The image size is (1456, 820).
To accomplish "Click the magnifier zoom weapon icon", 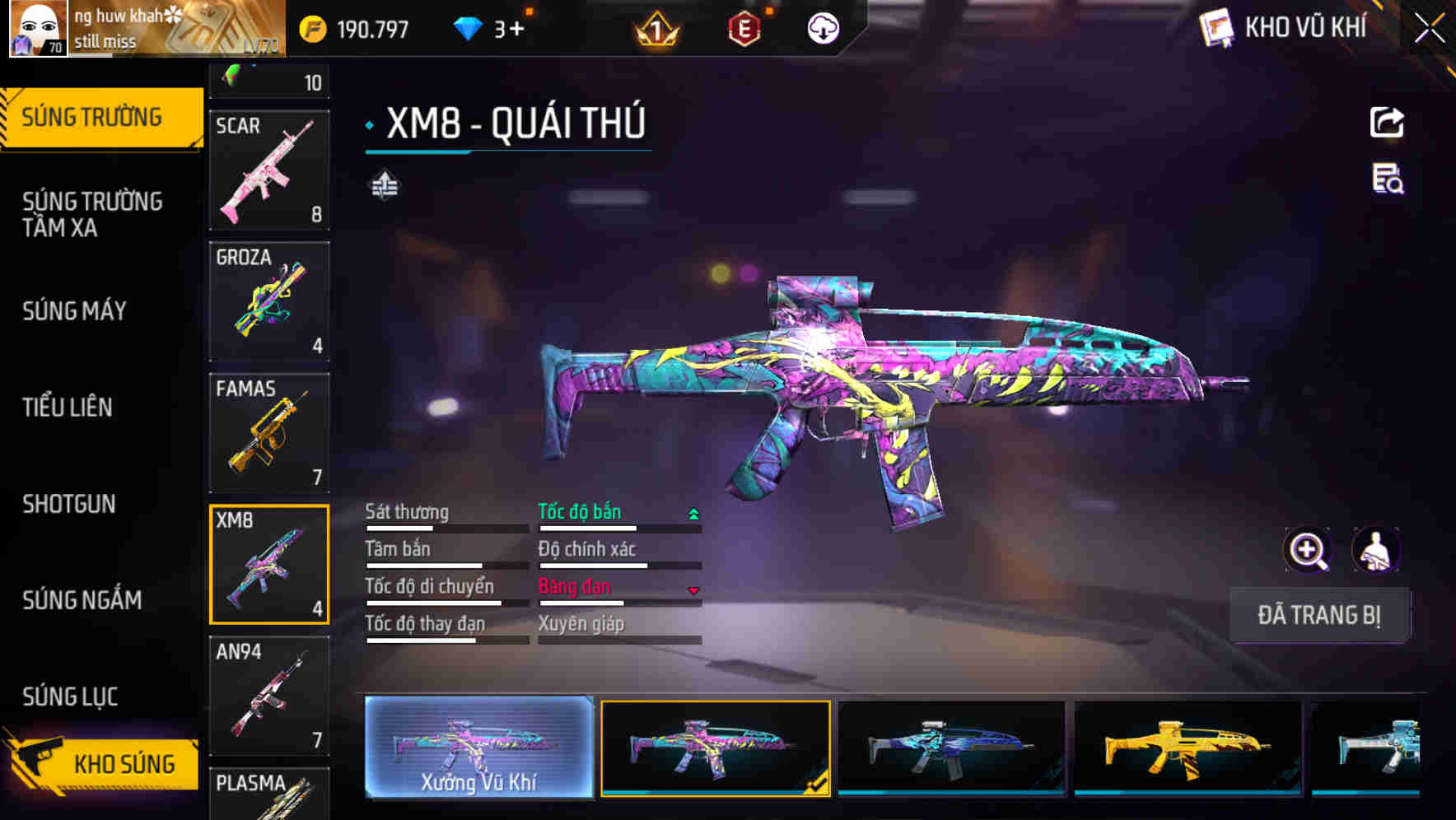I will click(1307, 550).
